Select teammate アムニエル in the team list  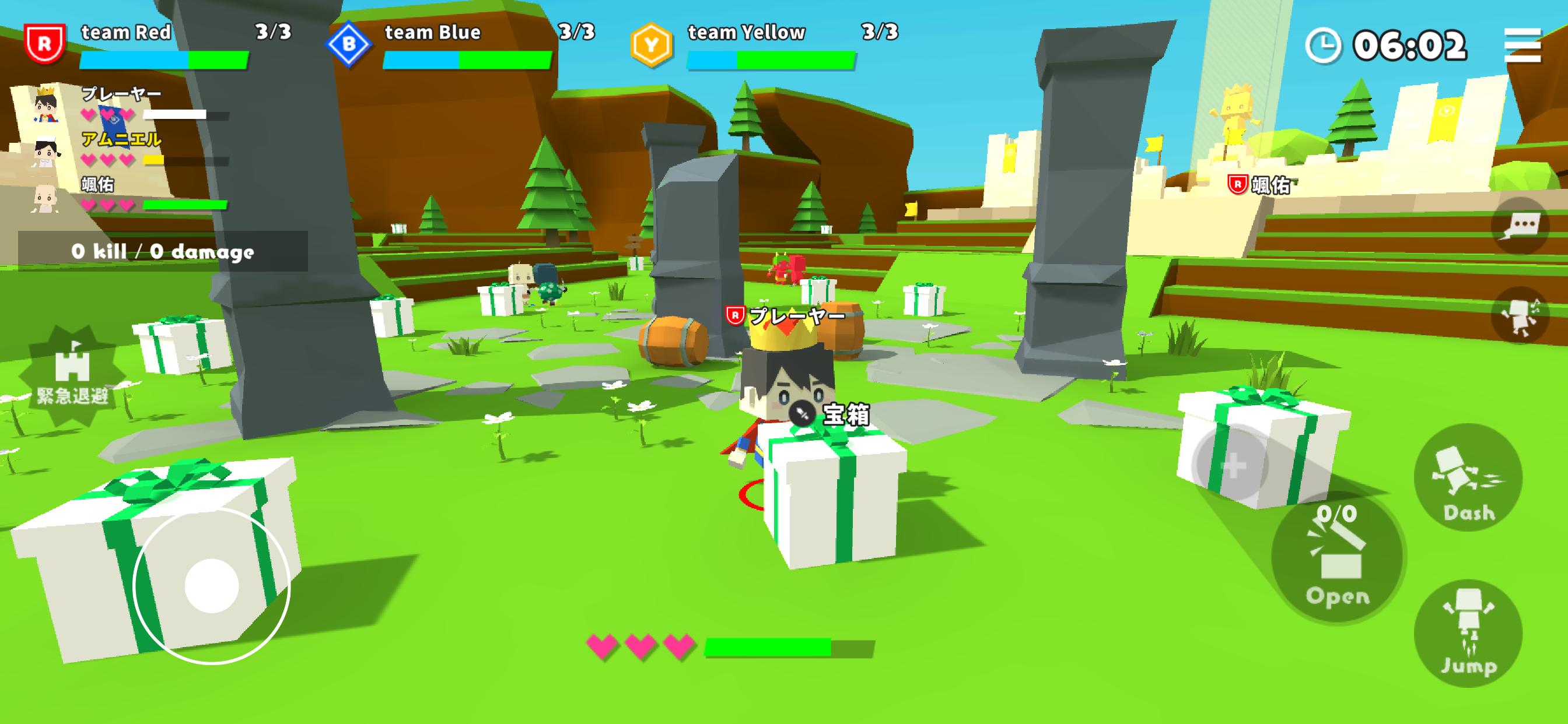[122, 150]
